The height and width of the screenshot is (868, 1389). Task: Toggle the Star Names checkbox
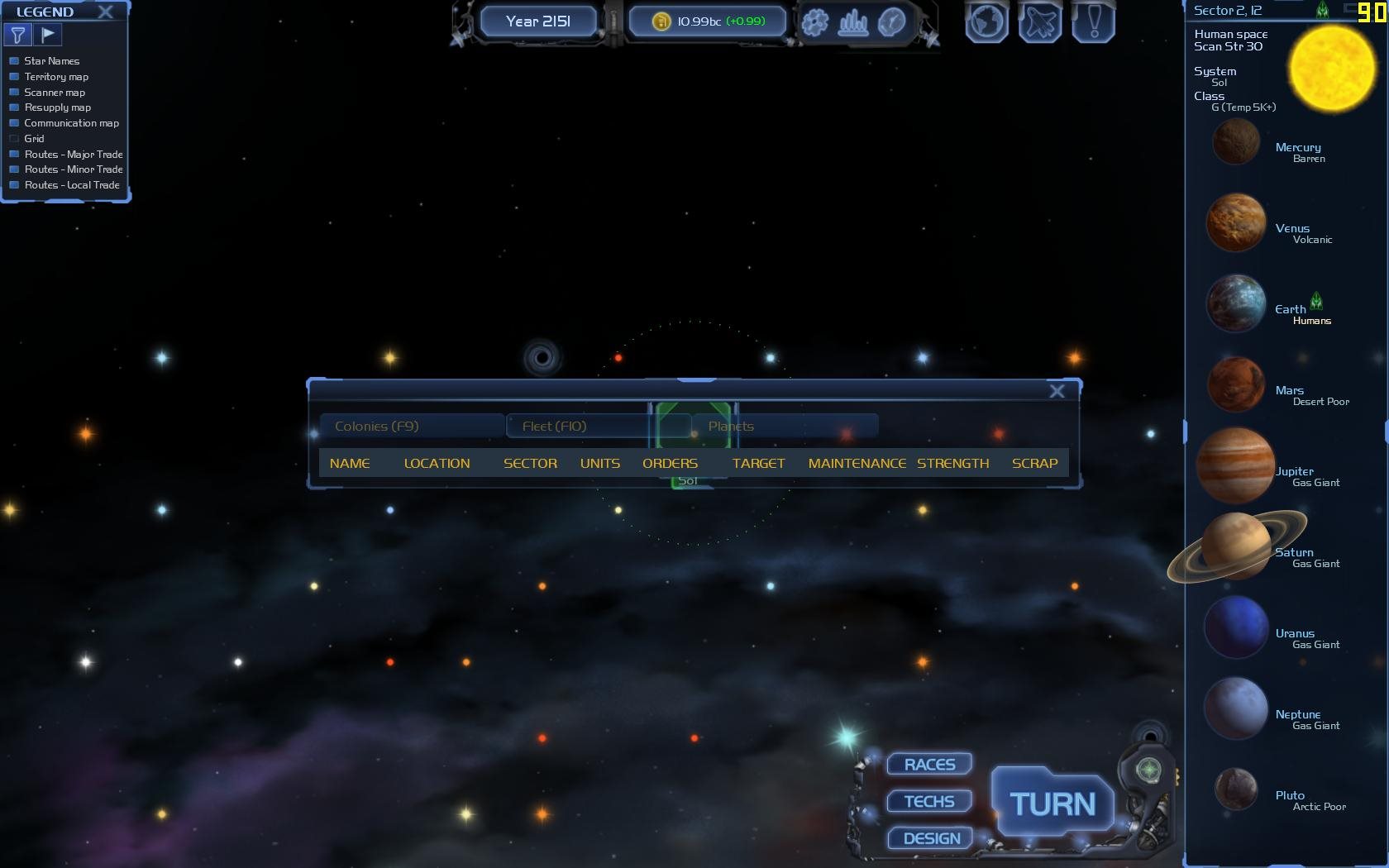click(x=14, y=61)
